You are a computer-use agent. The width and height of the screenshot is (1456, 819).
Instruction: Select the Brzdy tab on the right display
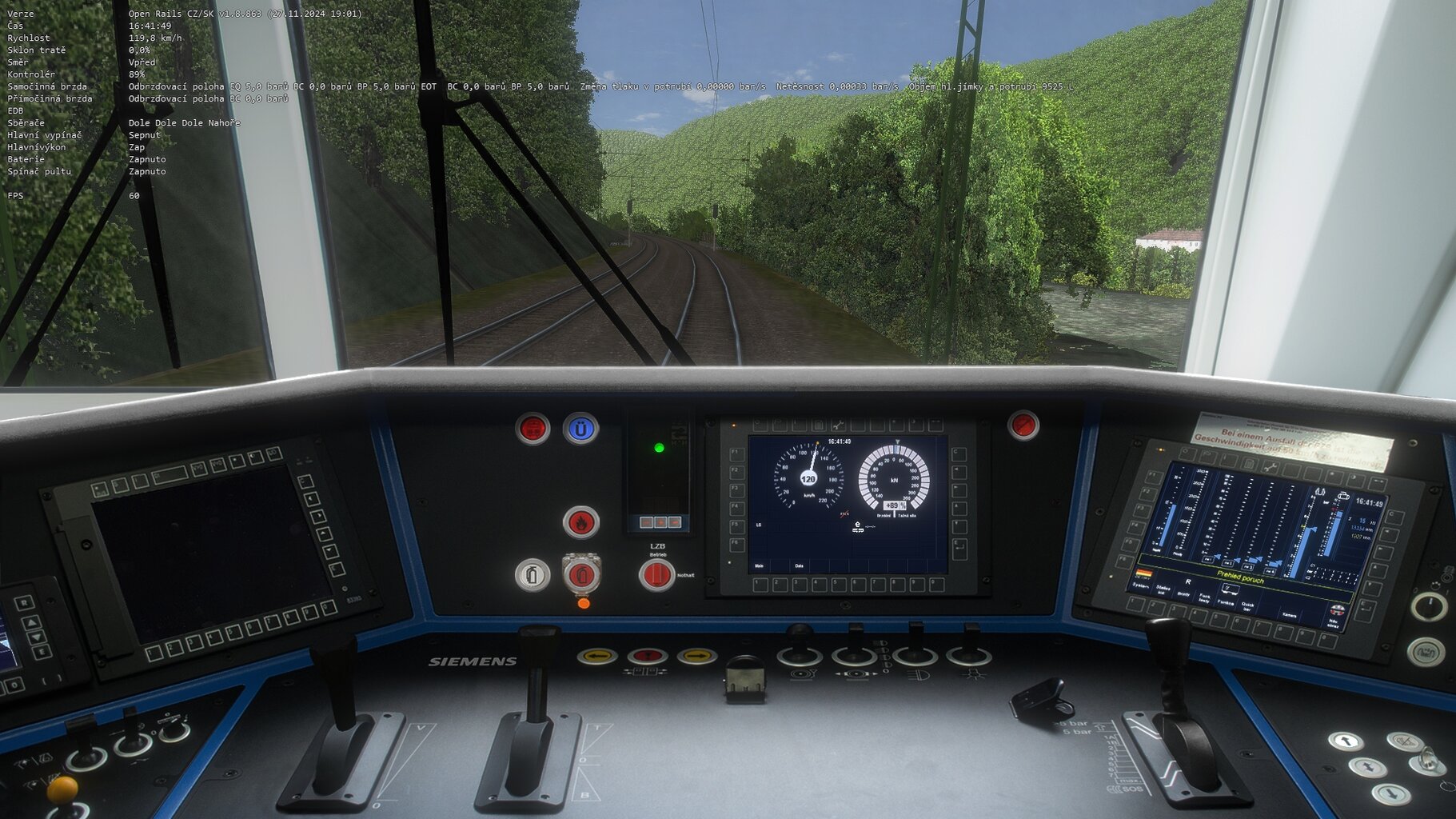[x=1183, y=594]
